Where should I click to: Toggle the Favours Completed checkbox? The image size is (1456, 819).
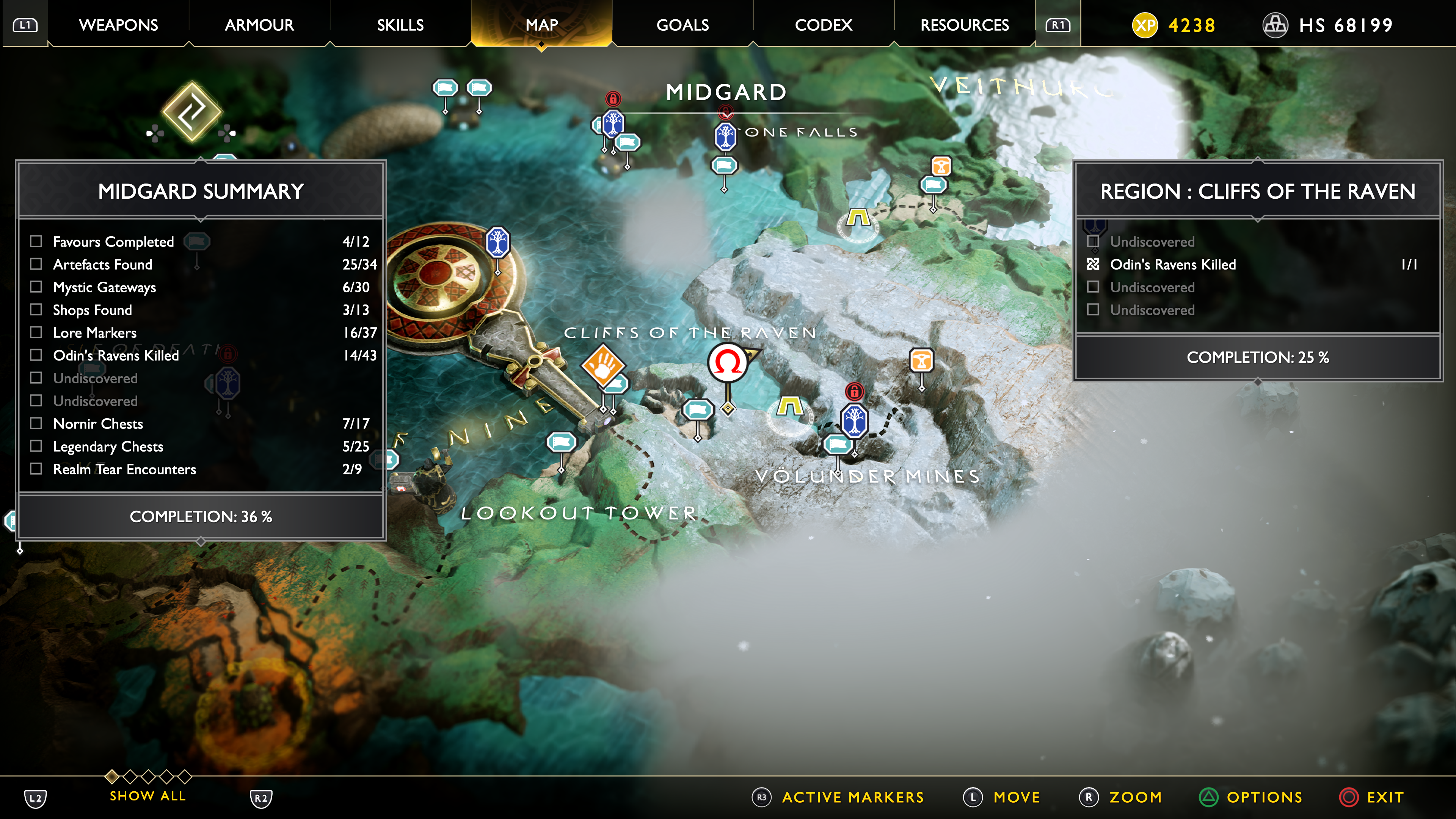pyautogui.click(x=36, y=242)
